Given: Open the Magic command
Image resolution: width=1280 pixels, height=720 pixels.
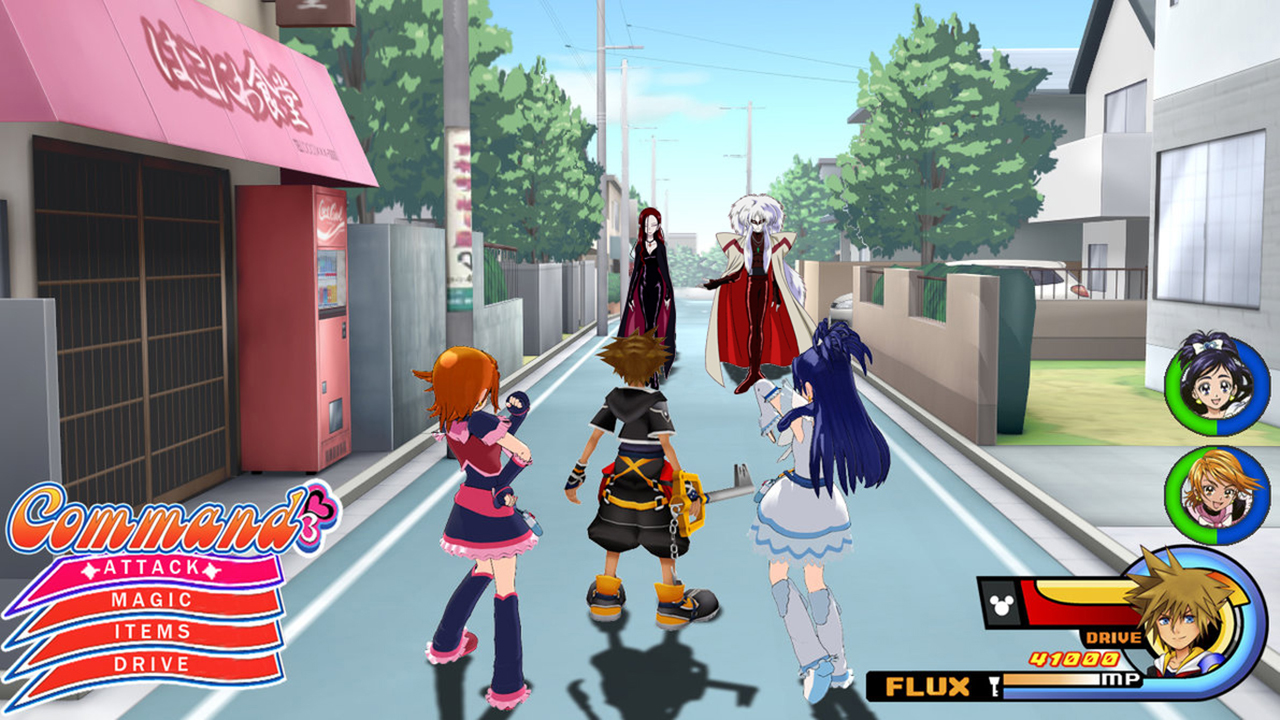Looking at the screenshot, I should click(x=150, y=598).
